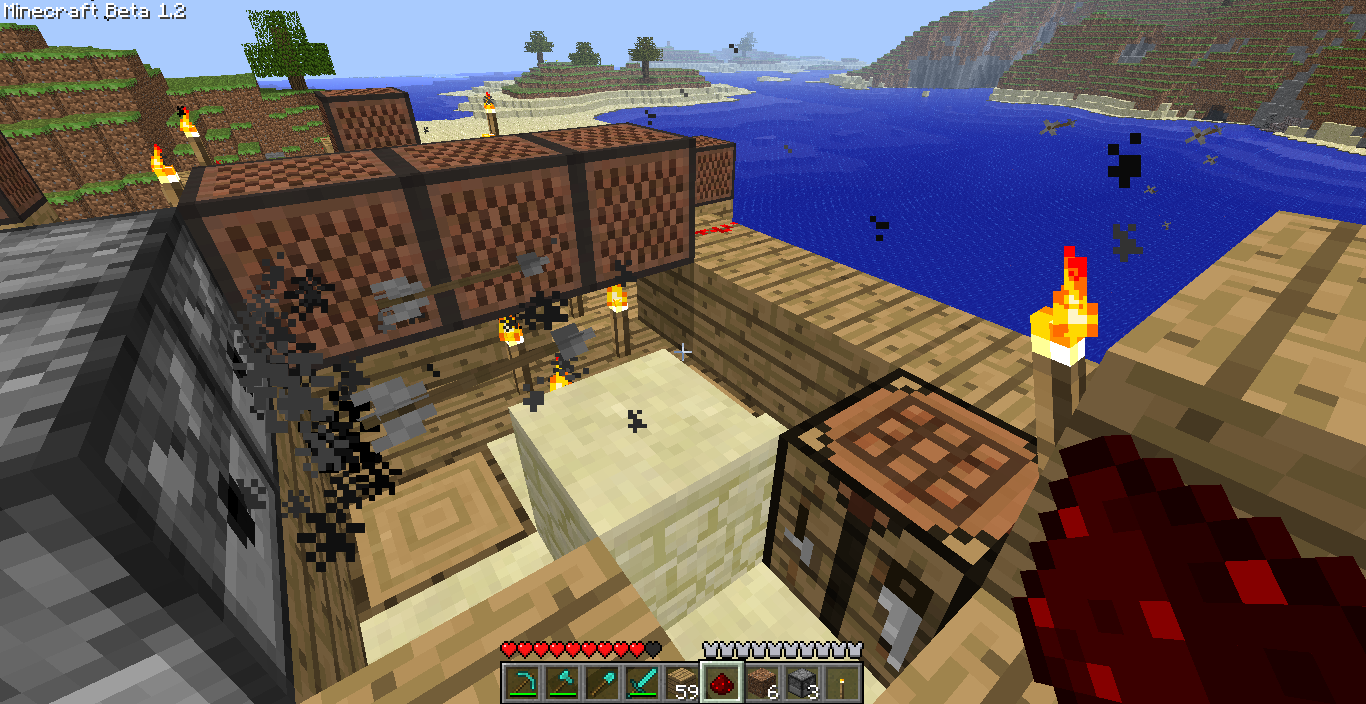Select the diamond pickaxe hotbar slot
1366x704 pixels.
point(521,683)
